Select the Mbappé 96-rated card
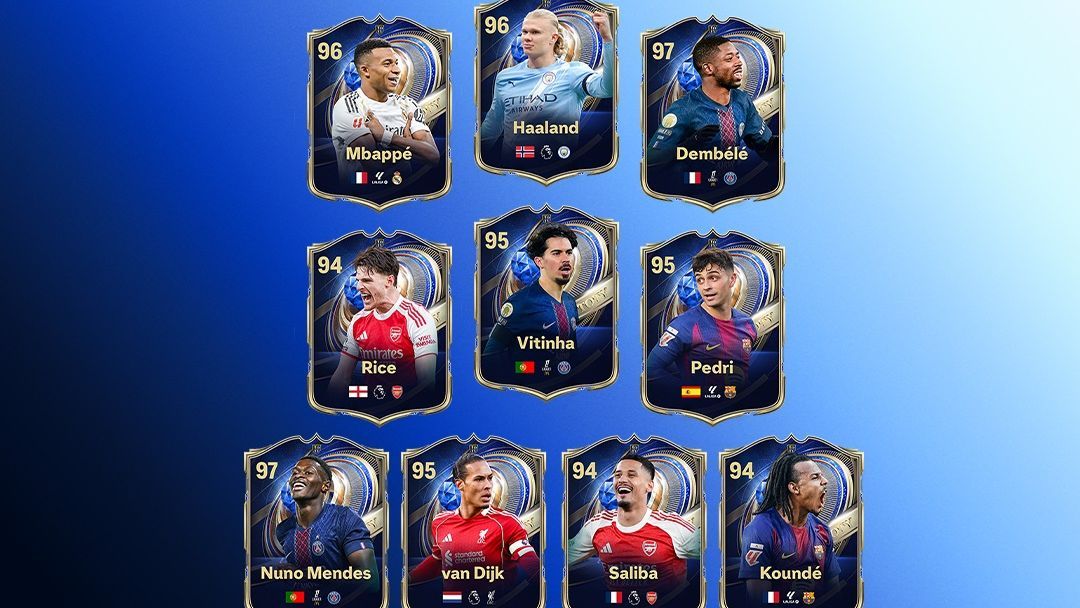 [379, 110]
